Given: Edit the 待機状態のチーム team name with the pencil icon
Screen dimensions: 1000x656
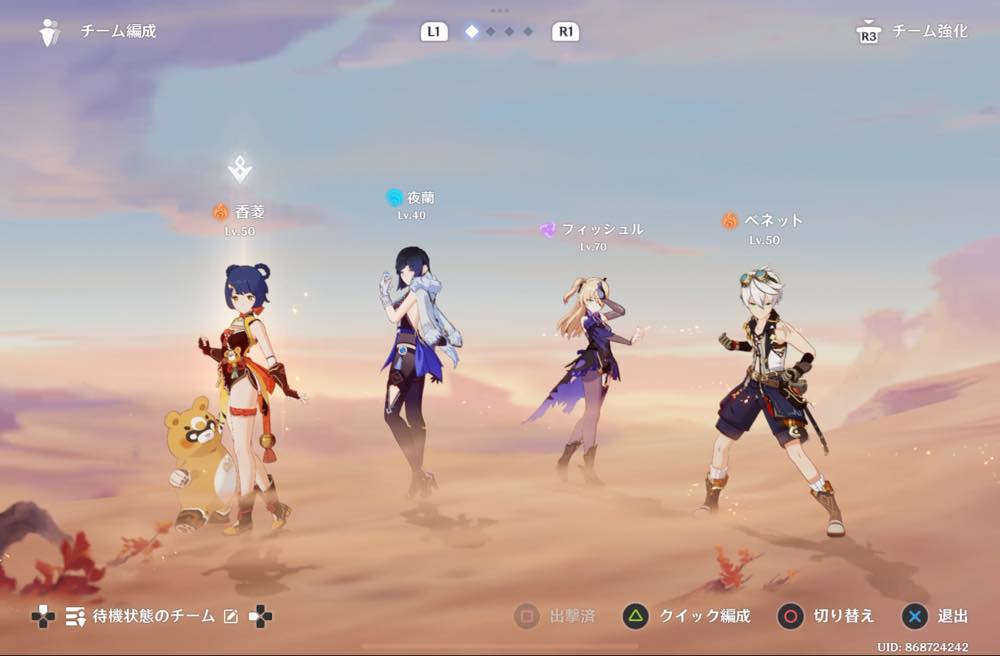Looking at the screenshot, I should point(231,617).
